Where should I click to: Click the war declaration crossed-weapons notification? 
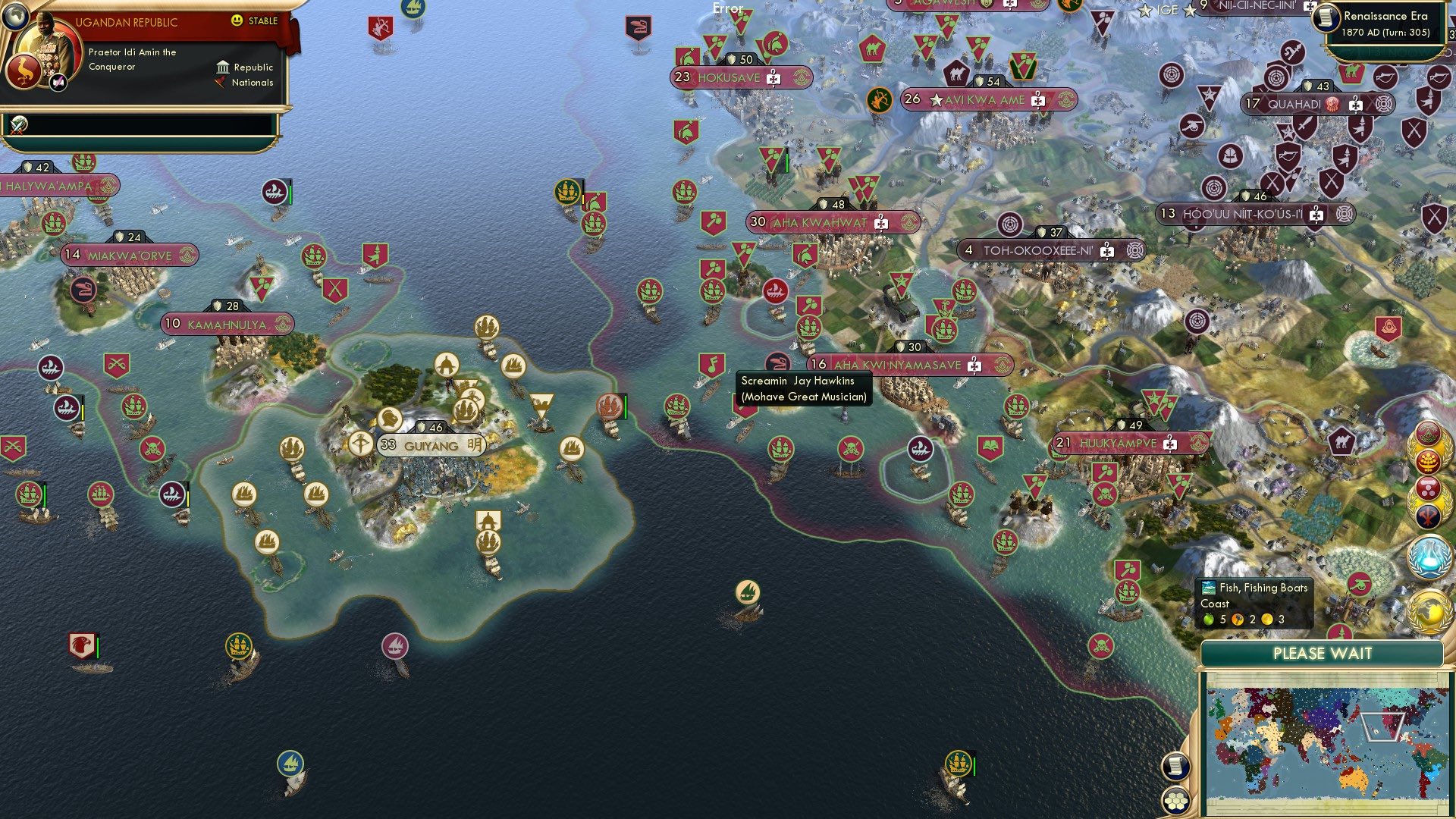(1428, 515)
